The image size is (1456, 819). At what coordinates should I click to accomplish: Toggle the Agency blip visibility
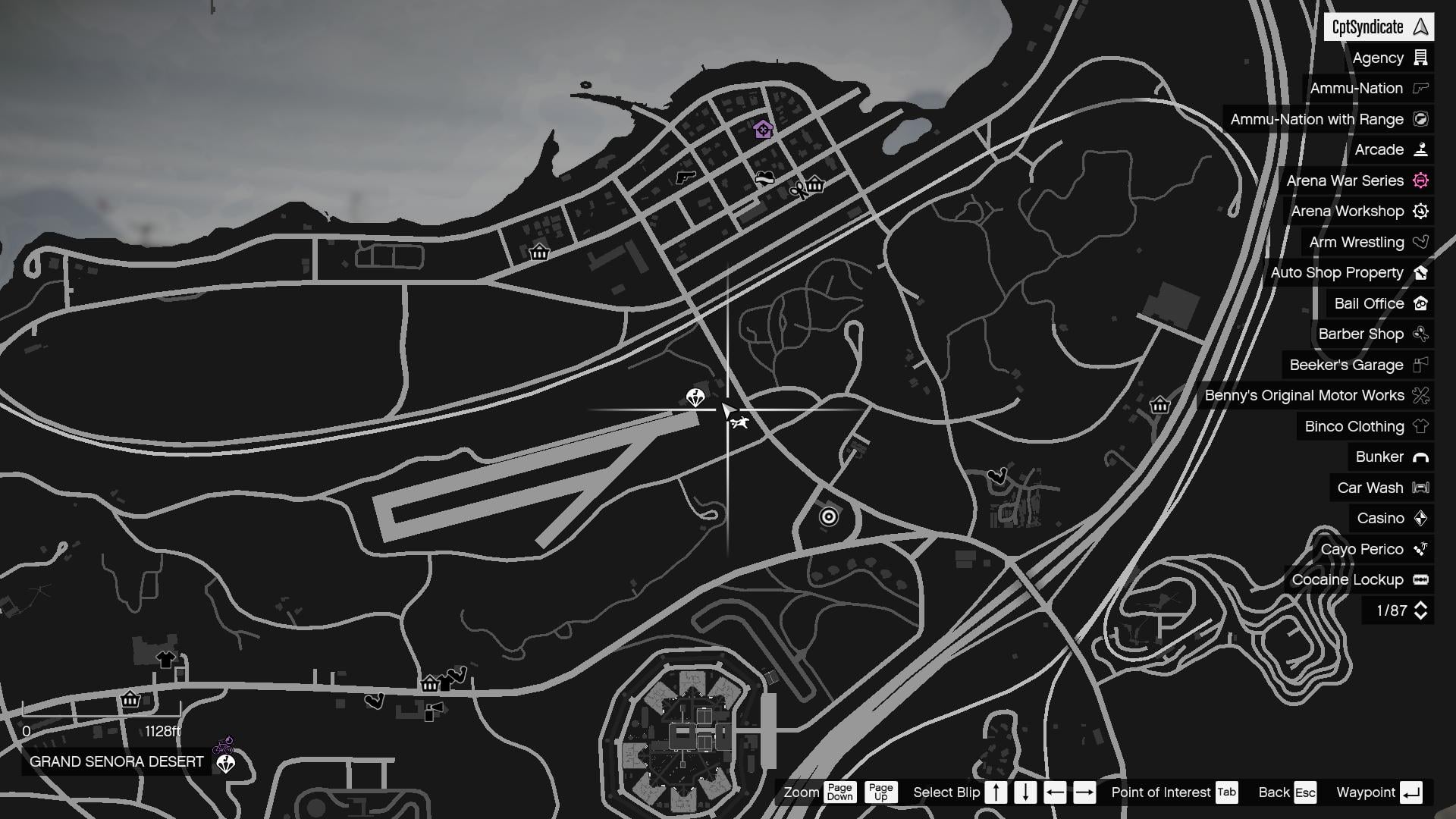1420,58
